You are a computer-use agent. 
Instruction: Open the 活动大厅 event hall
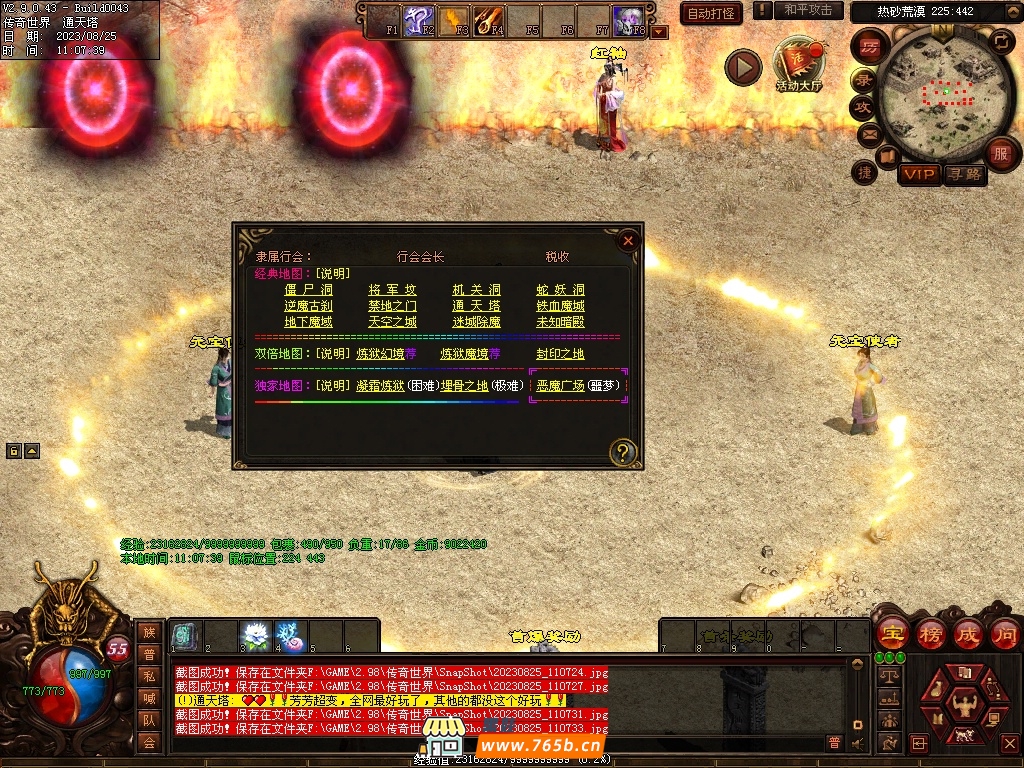tap(797, 66)
